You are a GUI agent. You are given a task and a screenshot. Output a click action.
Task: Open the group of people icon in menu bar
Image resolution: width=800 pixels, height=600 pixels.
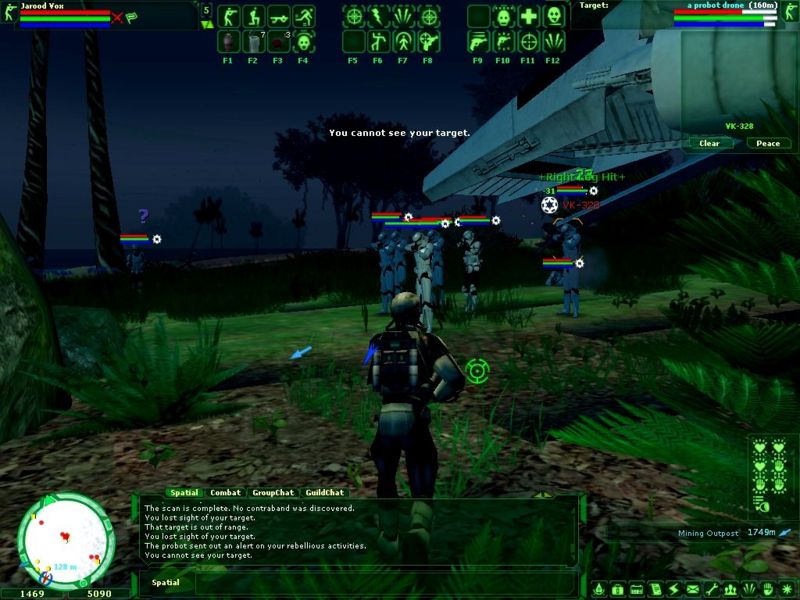728,589
